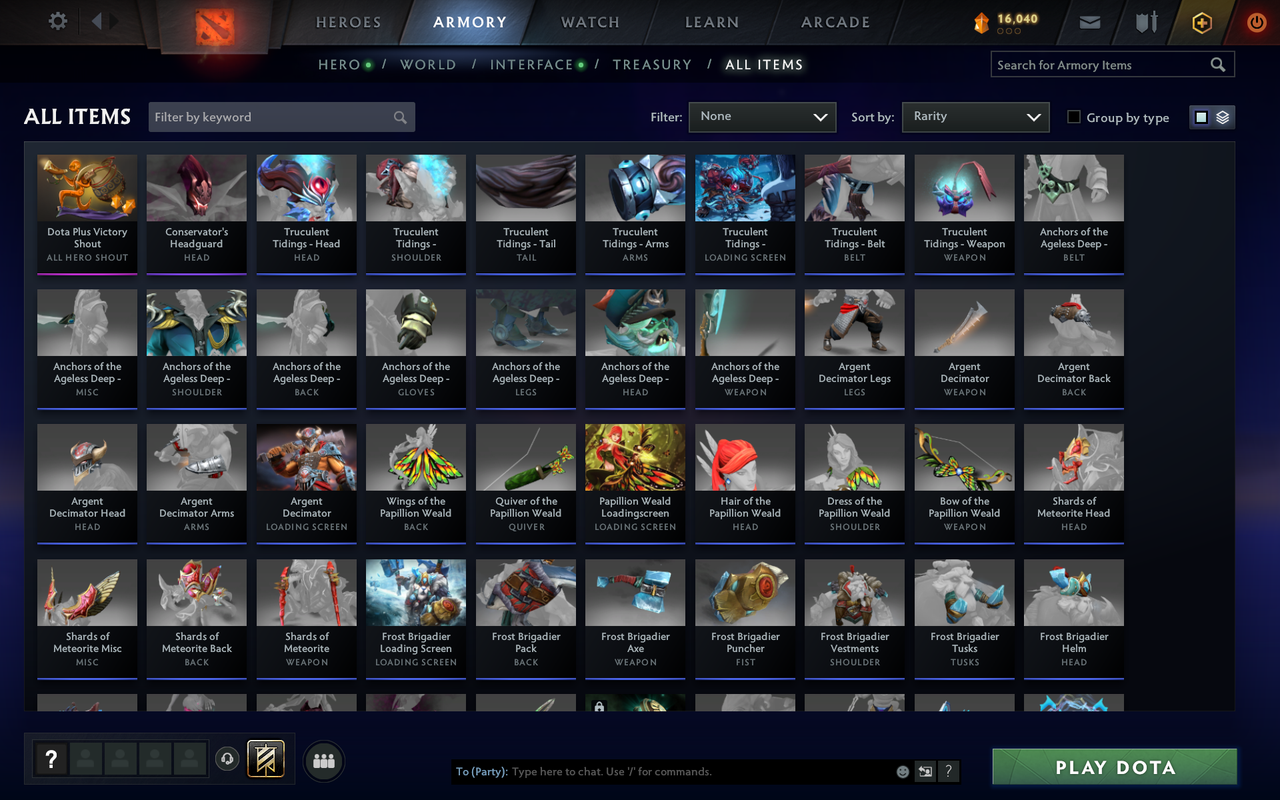Image resolution: width=1280 pixels, height=800 pixels.
Task: Open the Dota Plus hexagon icon
Action: coord(1201,22)
